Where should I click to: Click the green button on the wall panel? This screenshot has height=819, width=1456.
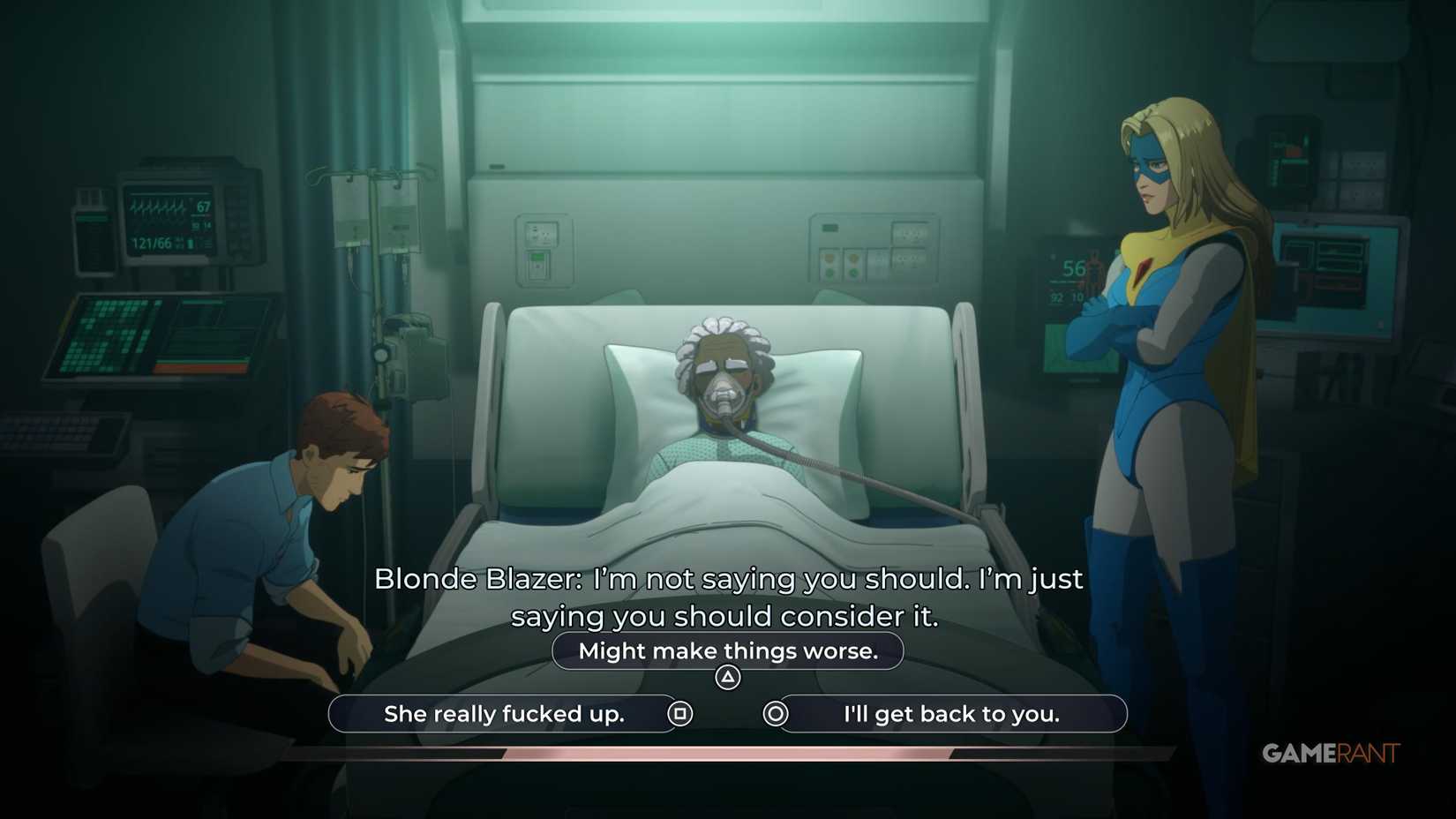point(829,273)
